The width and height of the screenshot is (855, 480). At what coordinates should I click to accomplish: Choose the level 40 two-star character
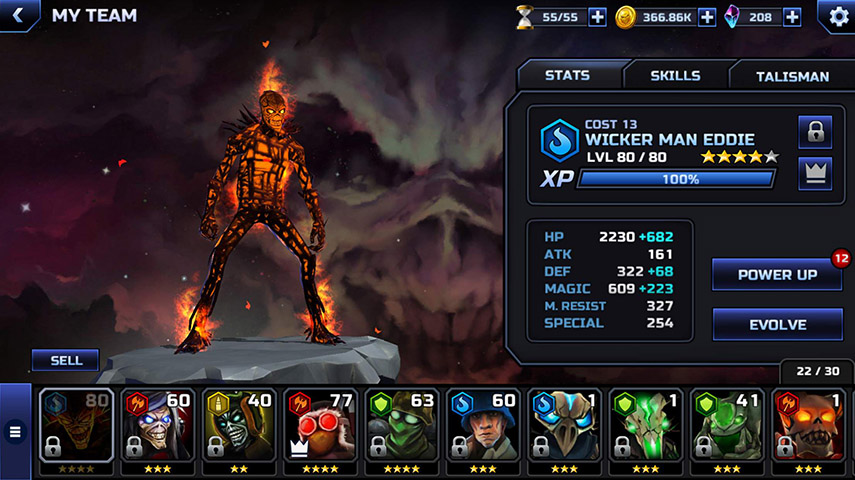[239, 425]
